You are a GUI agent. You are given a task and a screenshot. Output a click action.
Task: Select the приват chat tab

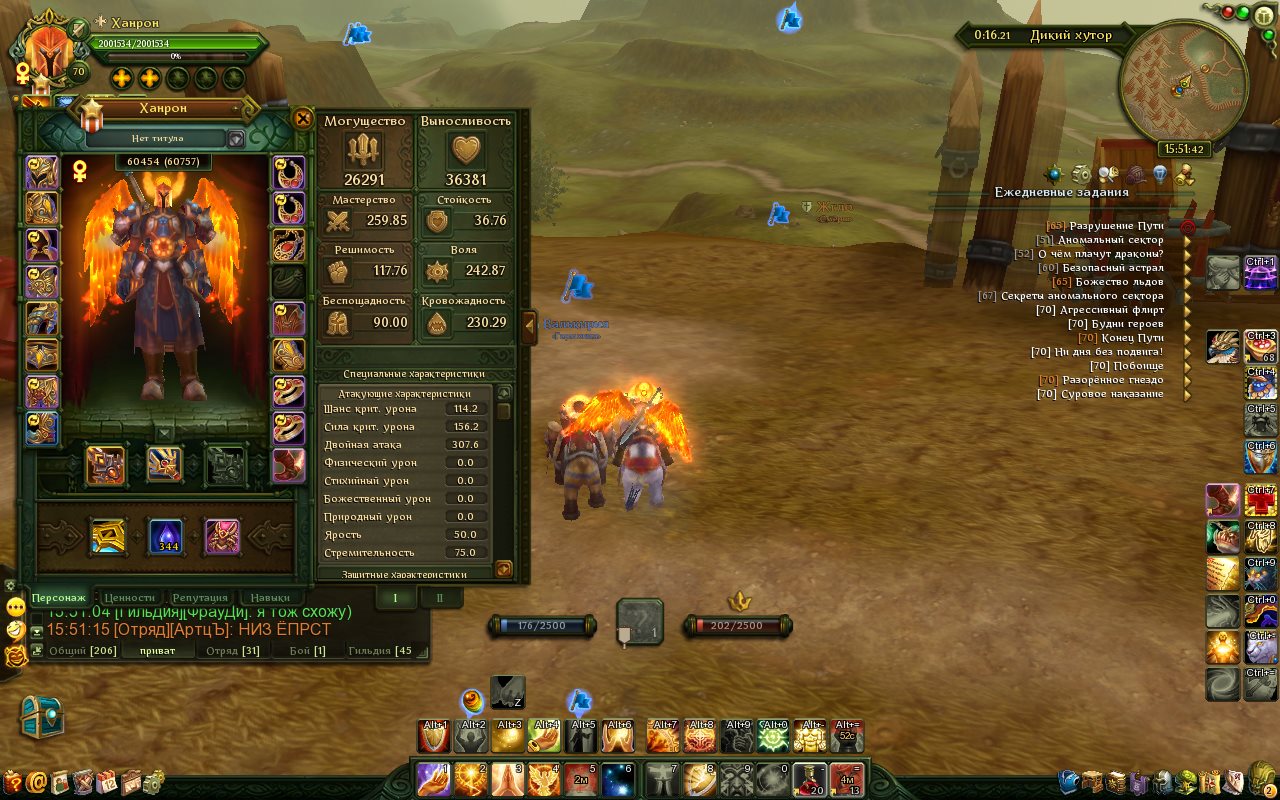160,651
